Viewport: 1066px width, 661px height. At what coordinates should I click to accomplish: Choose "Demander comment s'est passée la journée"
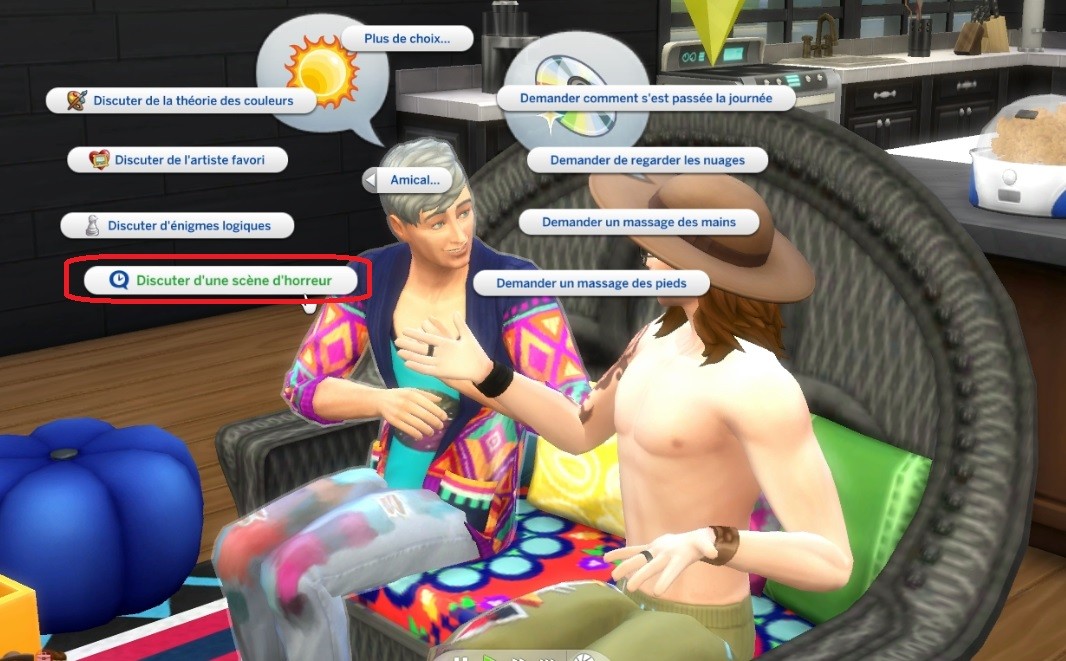646,99
